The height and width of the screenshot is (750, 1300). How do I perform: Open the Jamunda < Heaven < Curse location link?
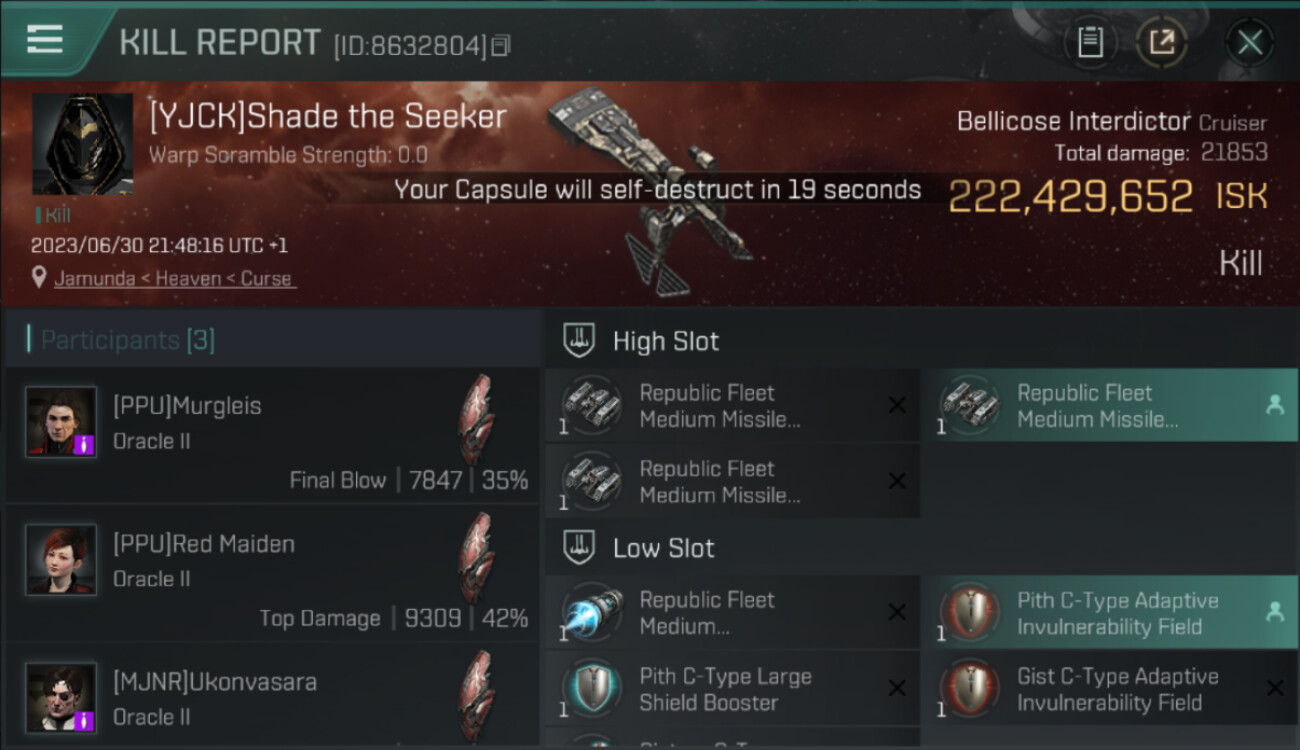(x=174, y=278)
